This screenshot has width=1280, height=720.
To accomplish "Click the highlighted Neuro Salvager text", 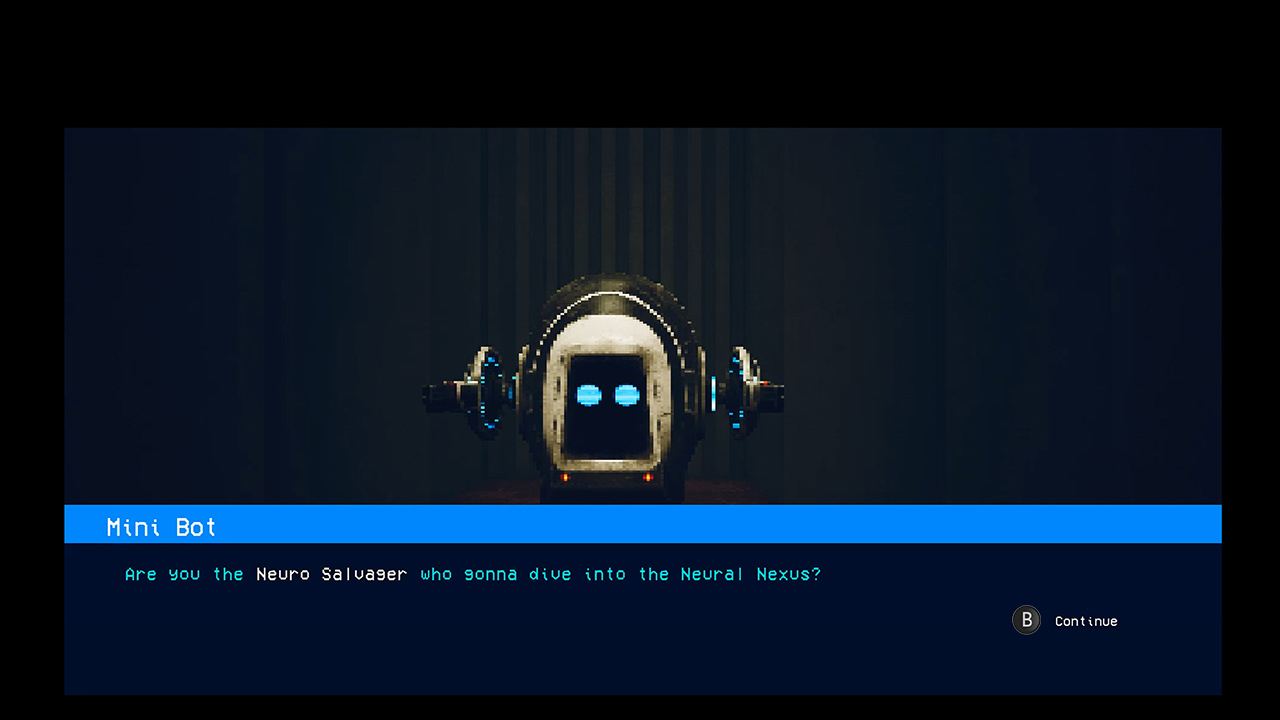I will tap(331, 574).
